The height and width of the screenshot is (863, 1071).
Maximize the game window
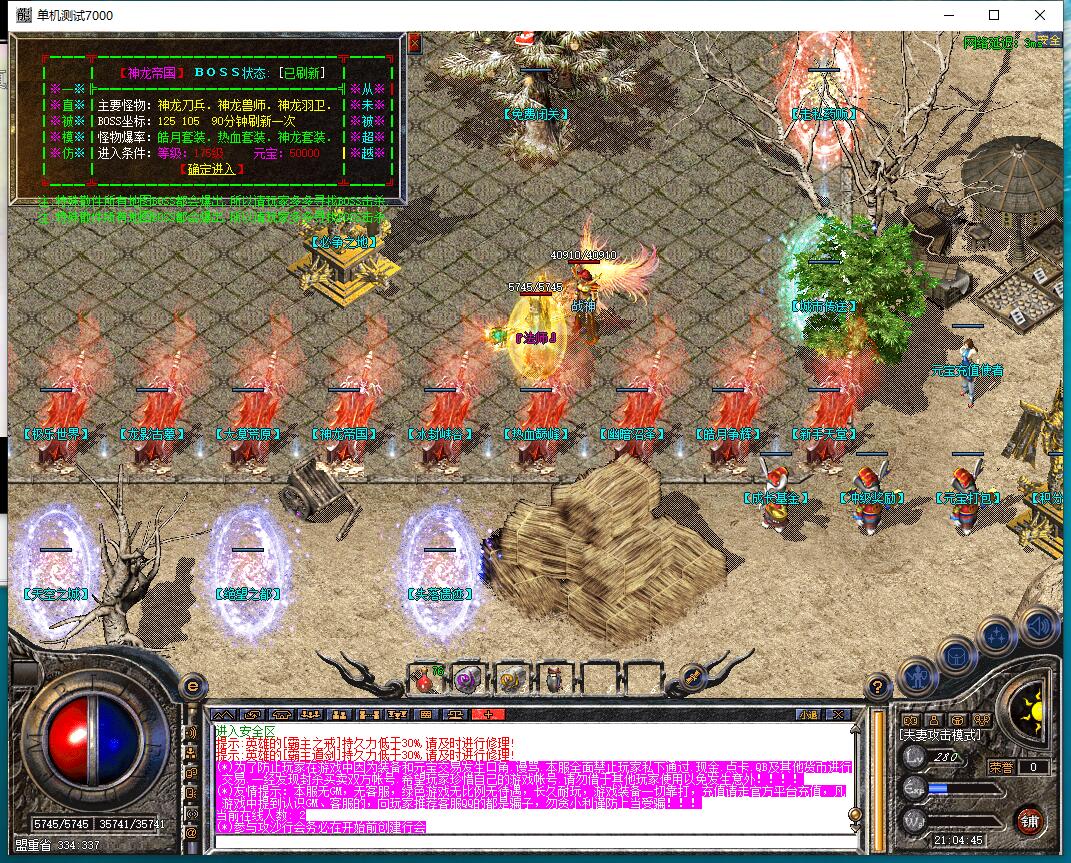994,15
